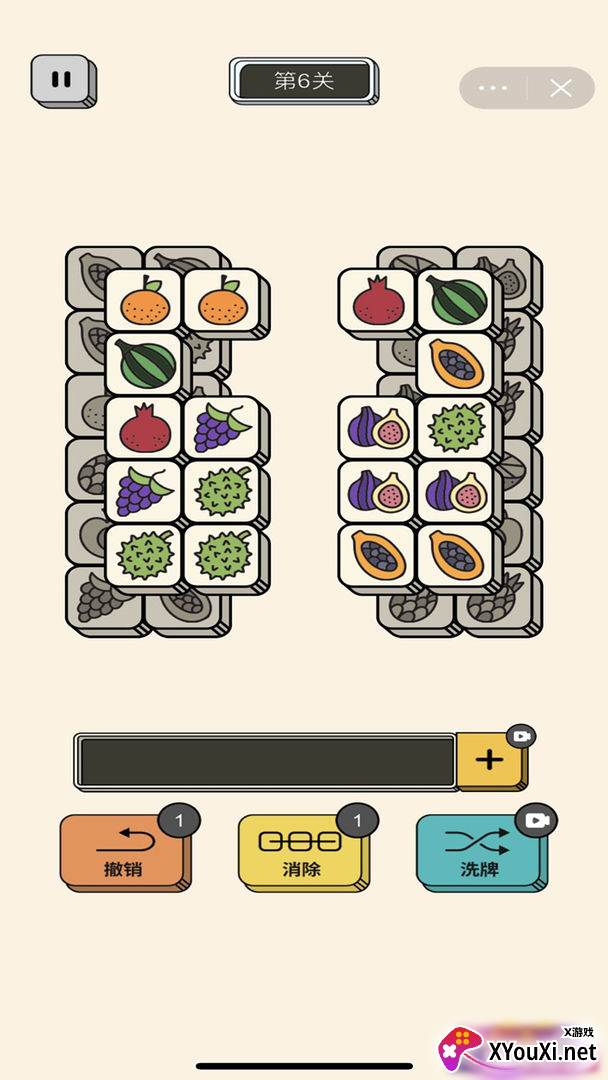Open the three-dot mini program menu
Image resolution: width=608 pixels, height=1080 pixels.
[x=493, y=88]
